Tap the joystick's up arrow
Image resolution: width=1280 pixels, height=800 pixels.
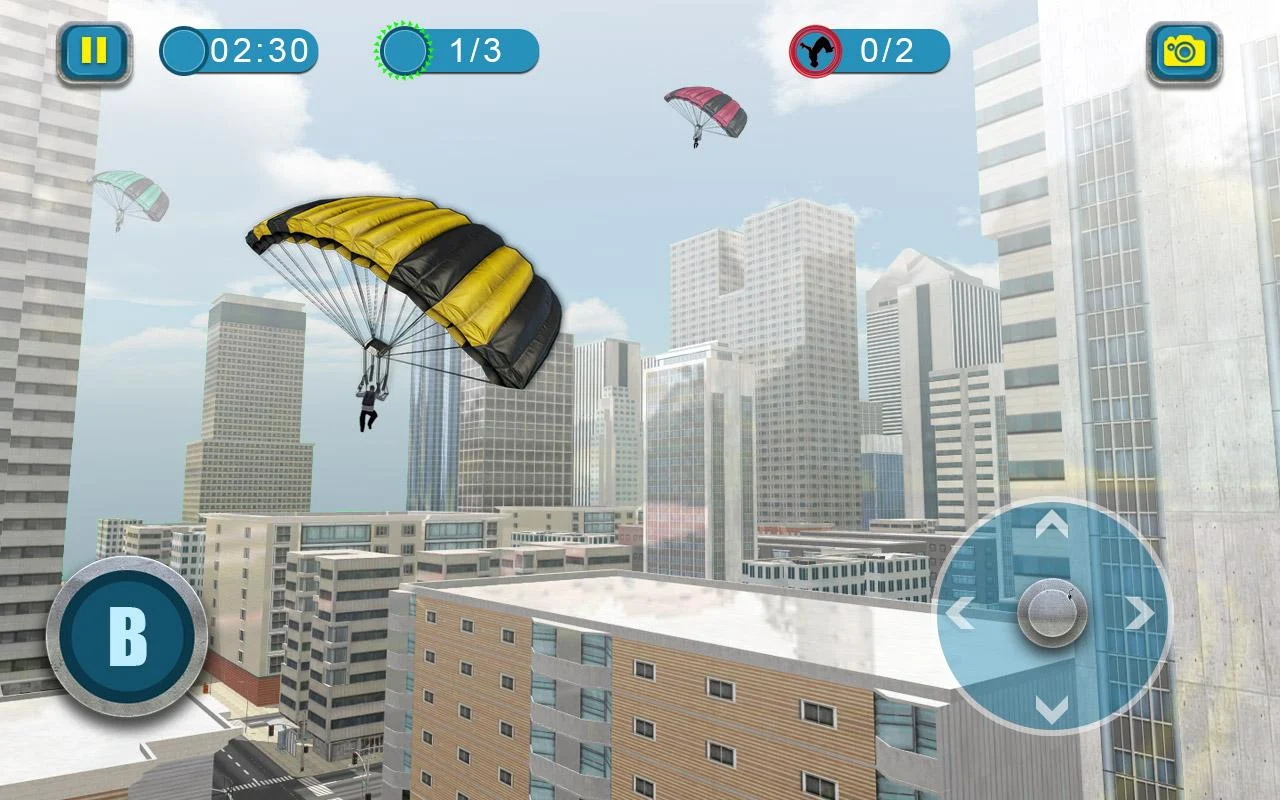1051,523
